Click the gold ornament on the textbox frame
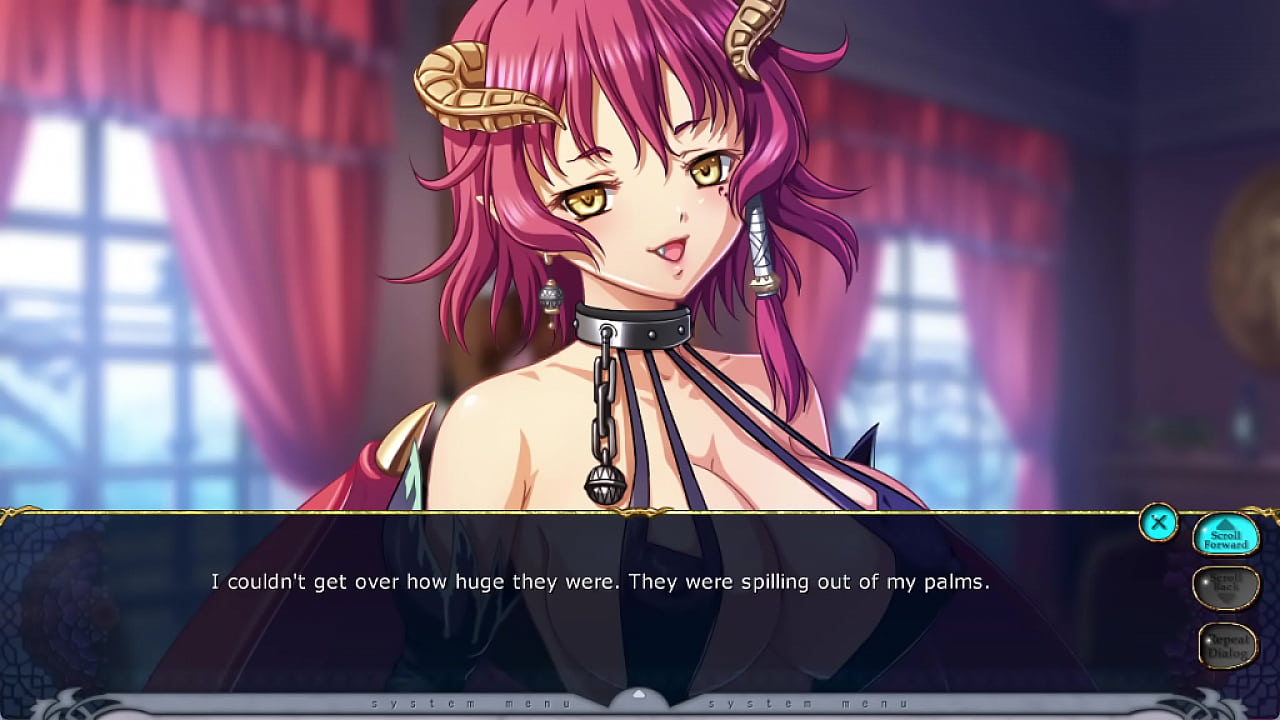This screenshot has height=720, width=1280. (640, 510)
